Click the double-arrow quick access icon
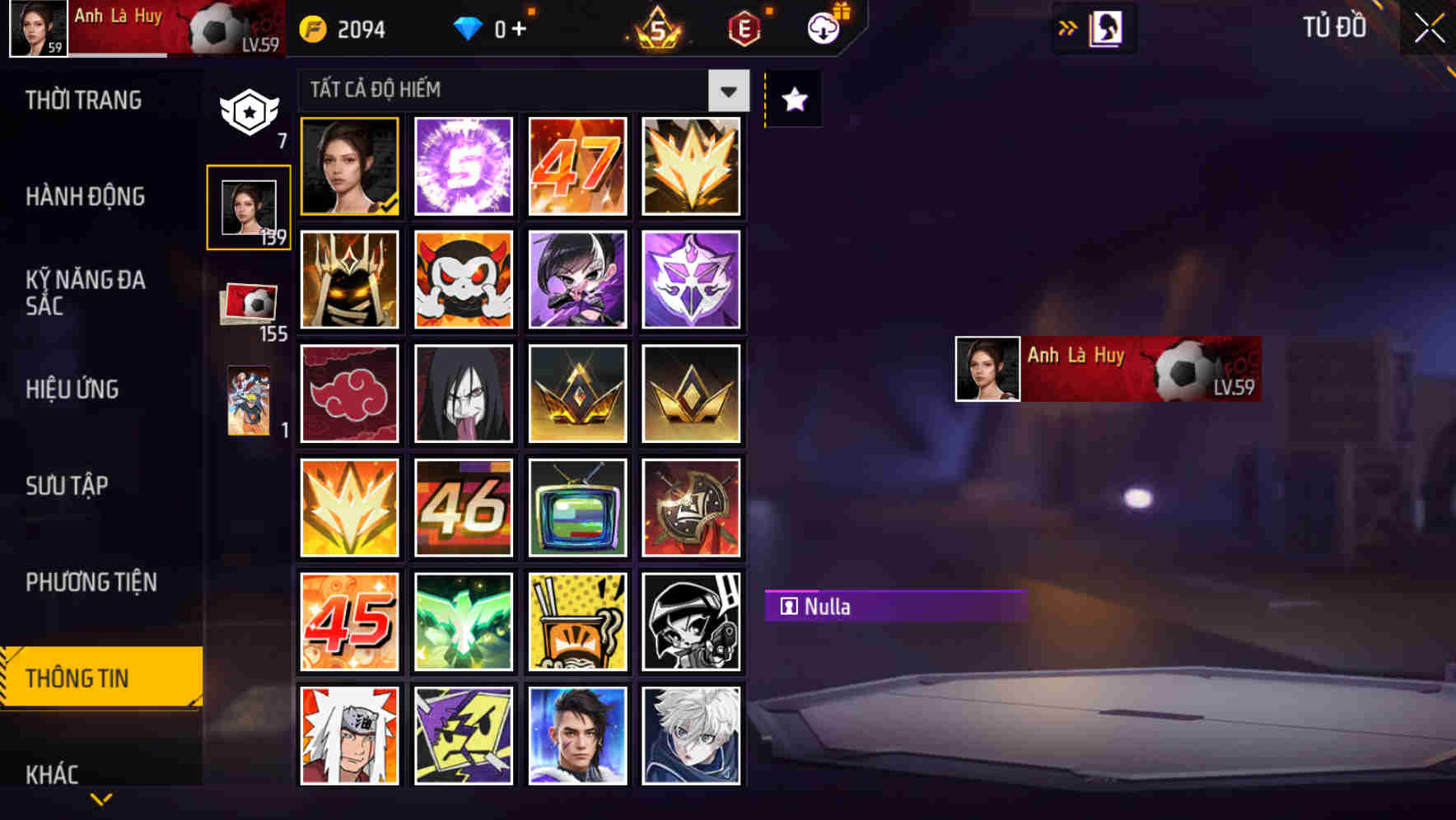 (1068, 27)
